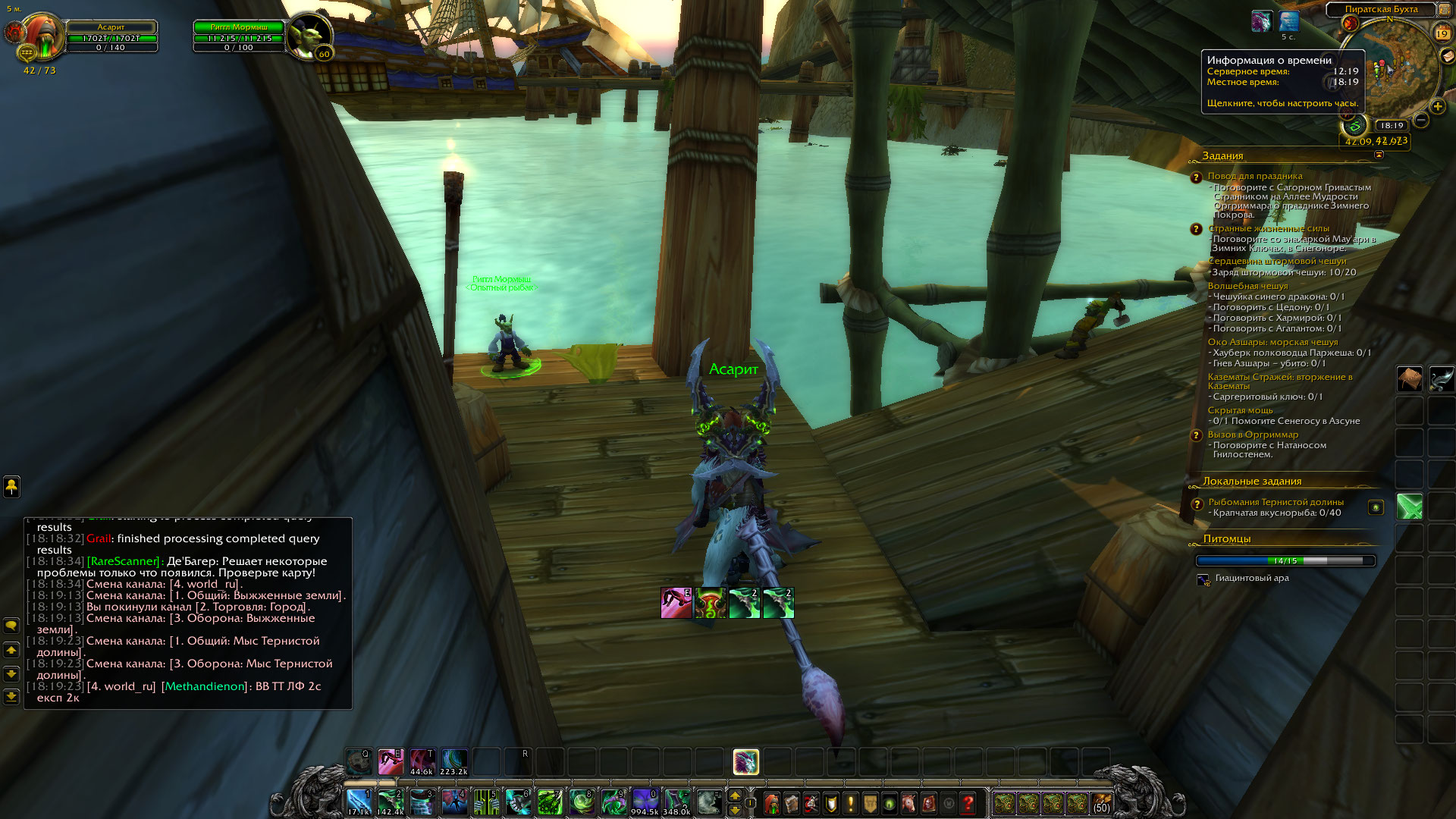This screenshot has width=1456, height=819.
Task: Open world quest Рыбомания Тернистой долины
Action: tap(1276, 502)
